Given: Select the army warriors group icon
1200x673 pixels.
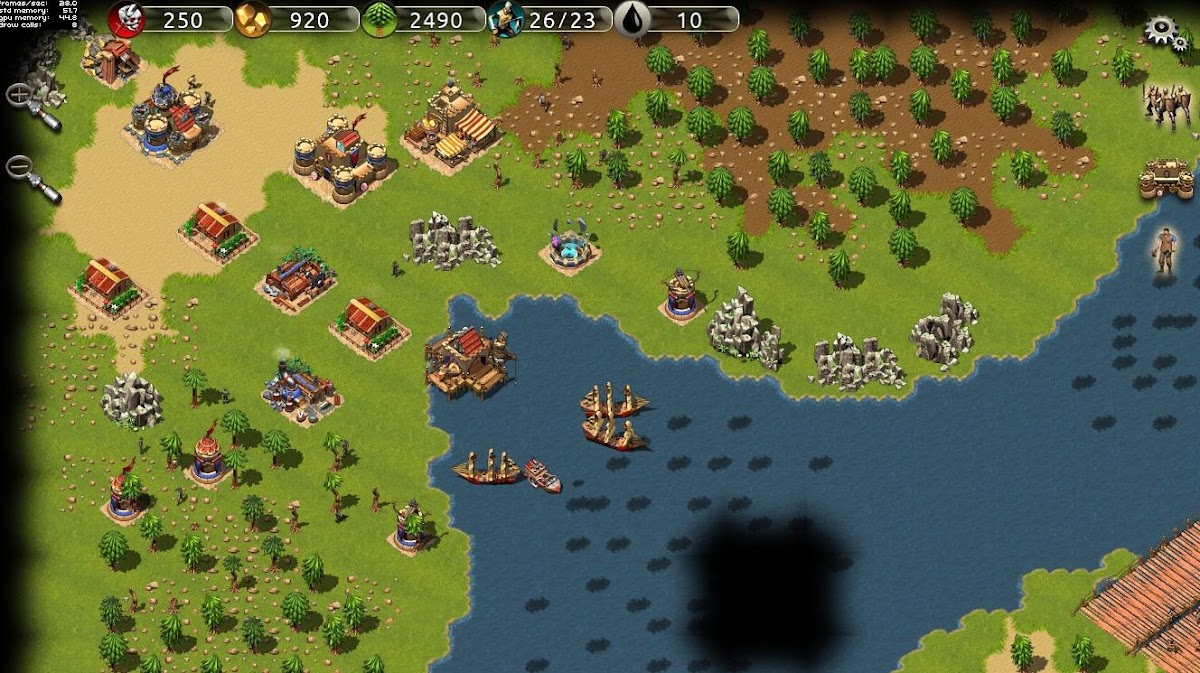Looking at the screenshot, I should (x=1165, y=104).
